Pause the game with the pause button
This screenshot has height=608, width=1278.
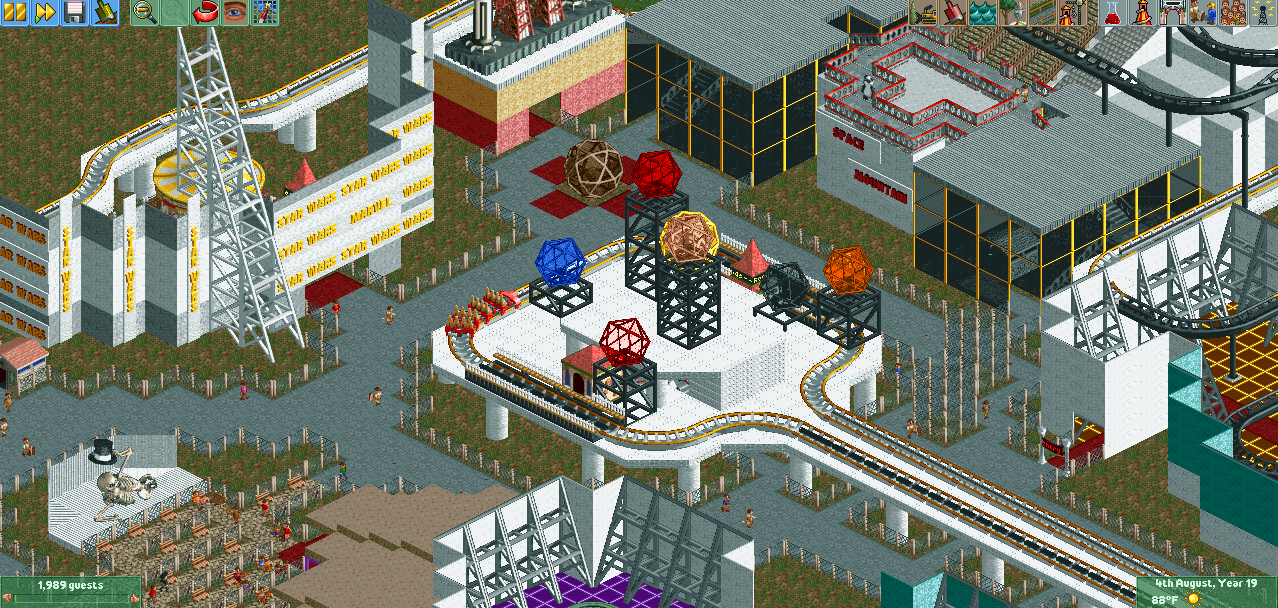(15, 13)
